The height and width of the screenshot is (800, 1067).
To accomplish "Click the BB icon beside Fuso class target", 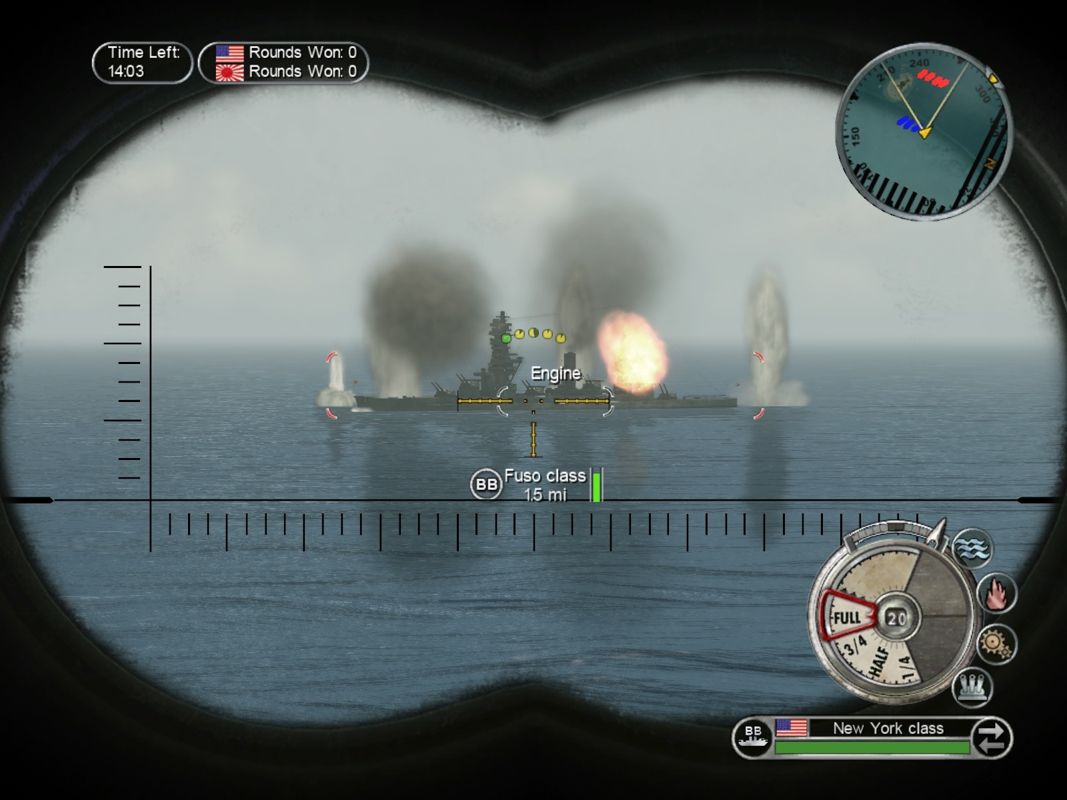I will [486, 485].
